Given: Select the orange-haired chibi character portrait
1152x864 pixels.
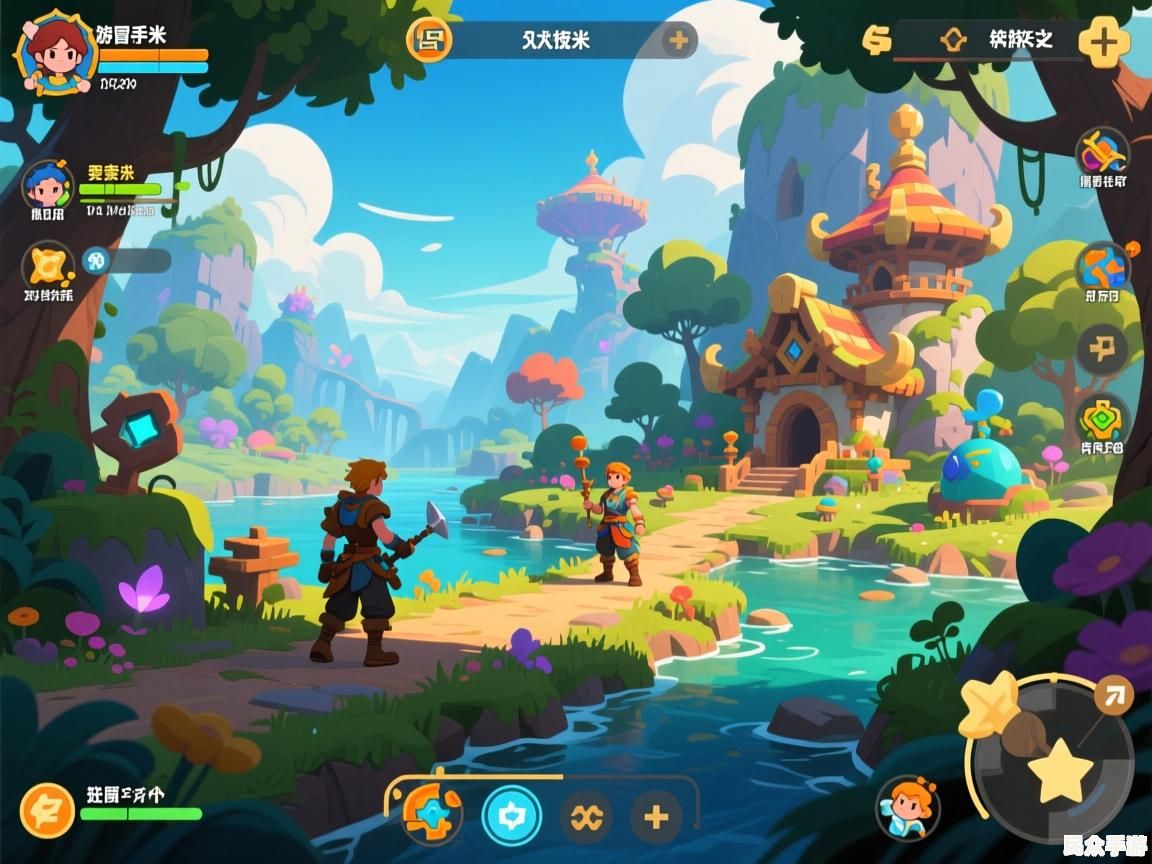Looking at the screenshot, I should [x=908, y=806].
